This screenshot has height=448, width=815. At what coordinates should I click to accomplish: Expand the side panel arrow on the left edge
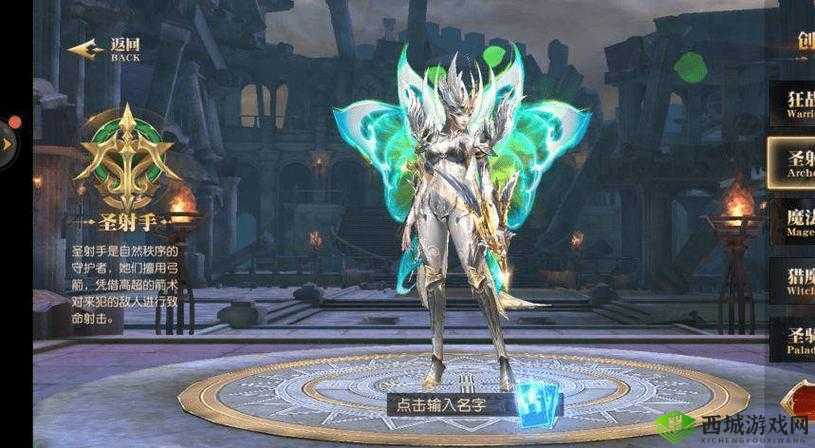6,143
